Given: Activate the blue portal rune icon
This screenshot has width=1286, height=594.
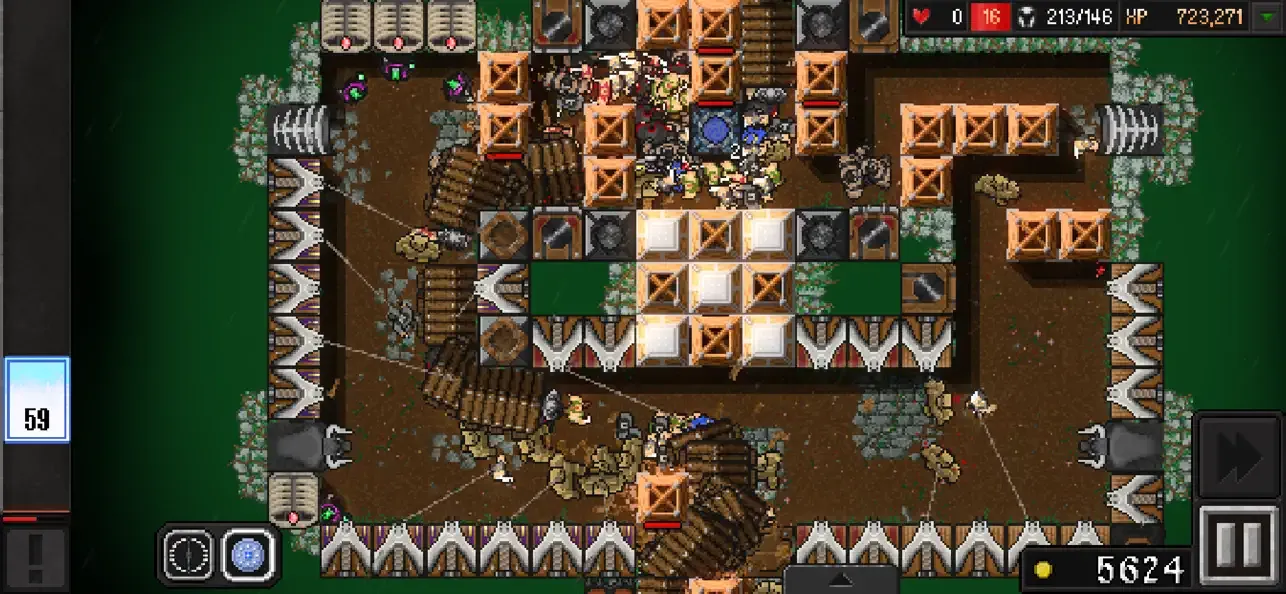Looking at the screenshot, I should coord(246,554).
